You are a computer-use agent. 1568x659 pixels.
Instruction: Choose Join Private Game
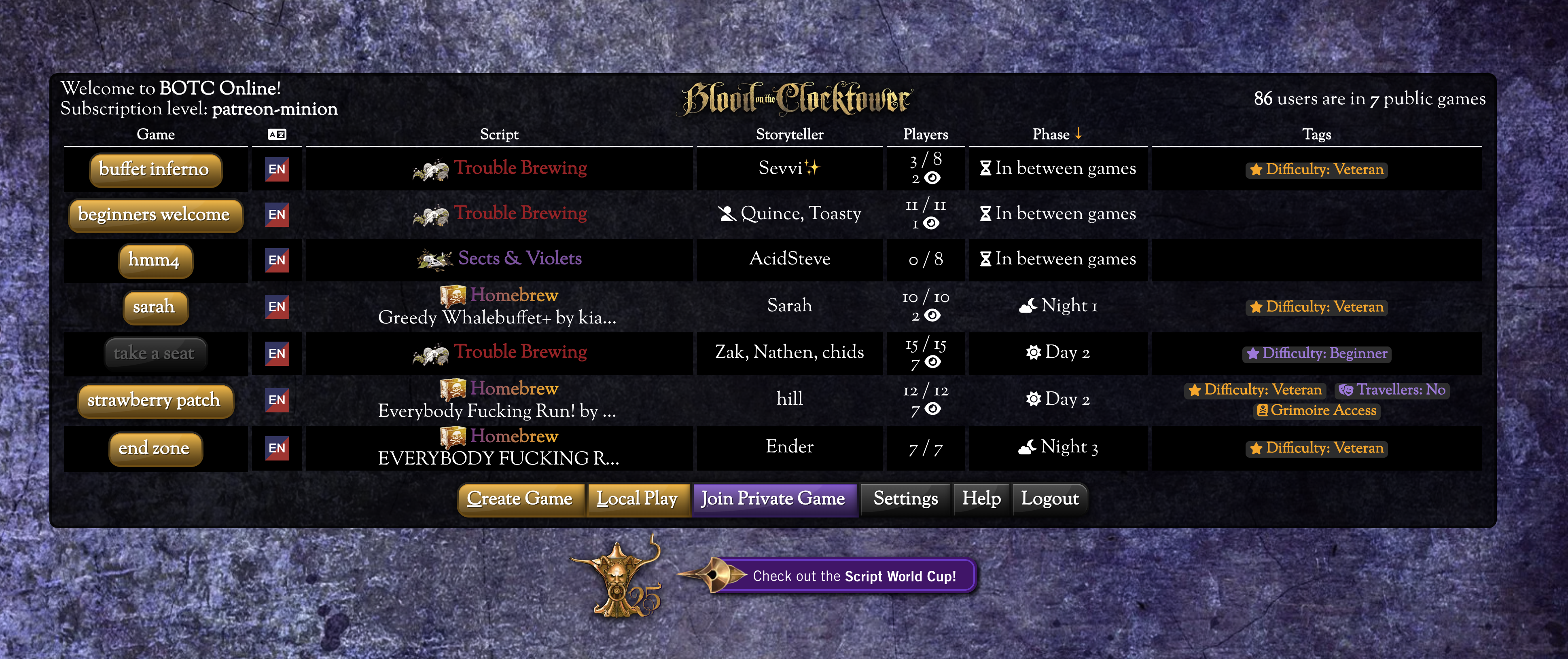pyautogui.click(x=773, y=499)
